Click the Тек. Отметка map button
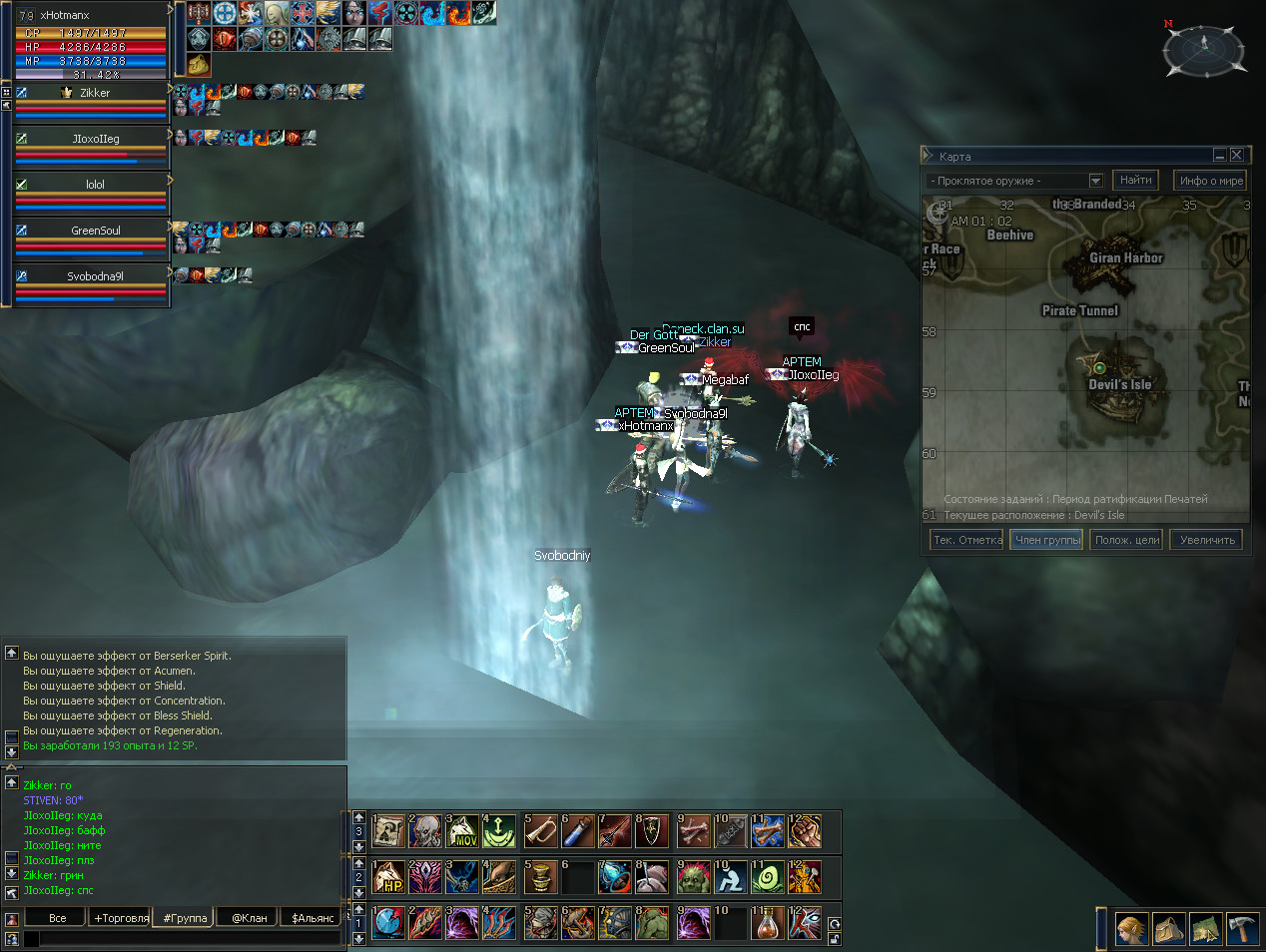Image resolution: width=1266 pixels, height=952 pixels. click(966, 540)
